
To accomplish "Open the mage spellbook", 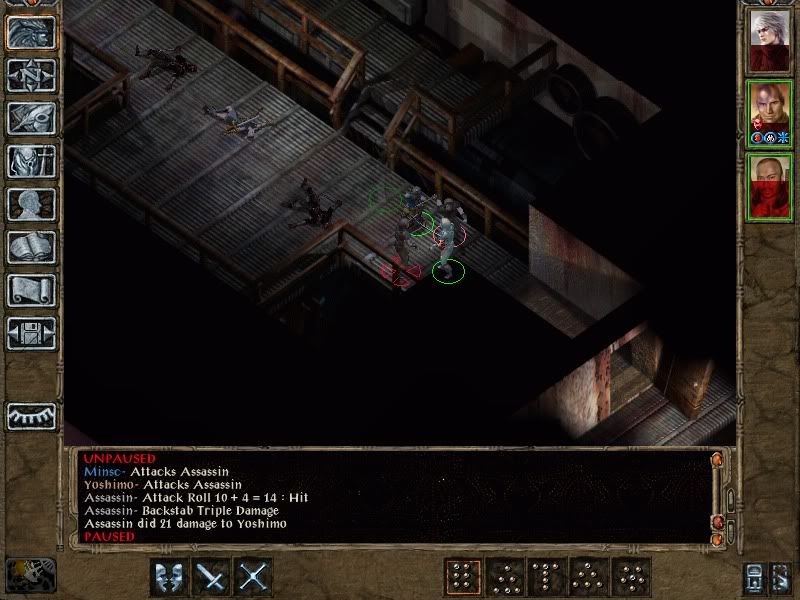I will point(31,246).
